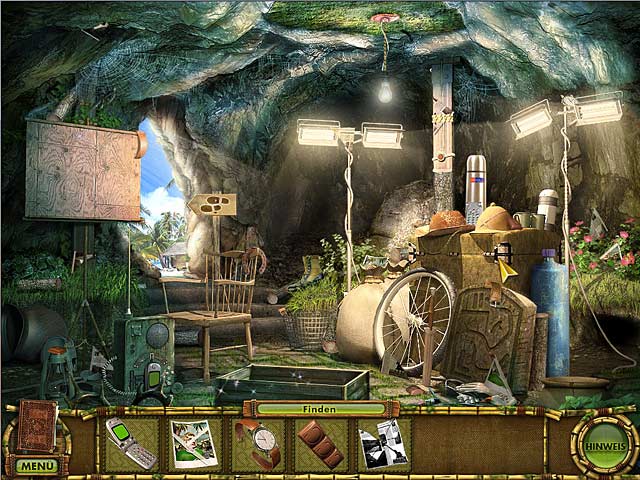Open the MENÜ button
This screenshot has height=480, width=640.
36,466
